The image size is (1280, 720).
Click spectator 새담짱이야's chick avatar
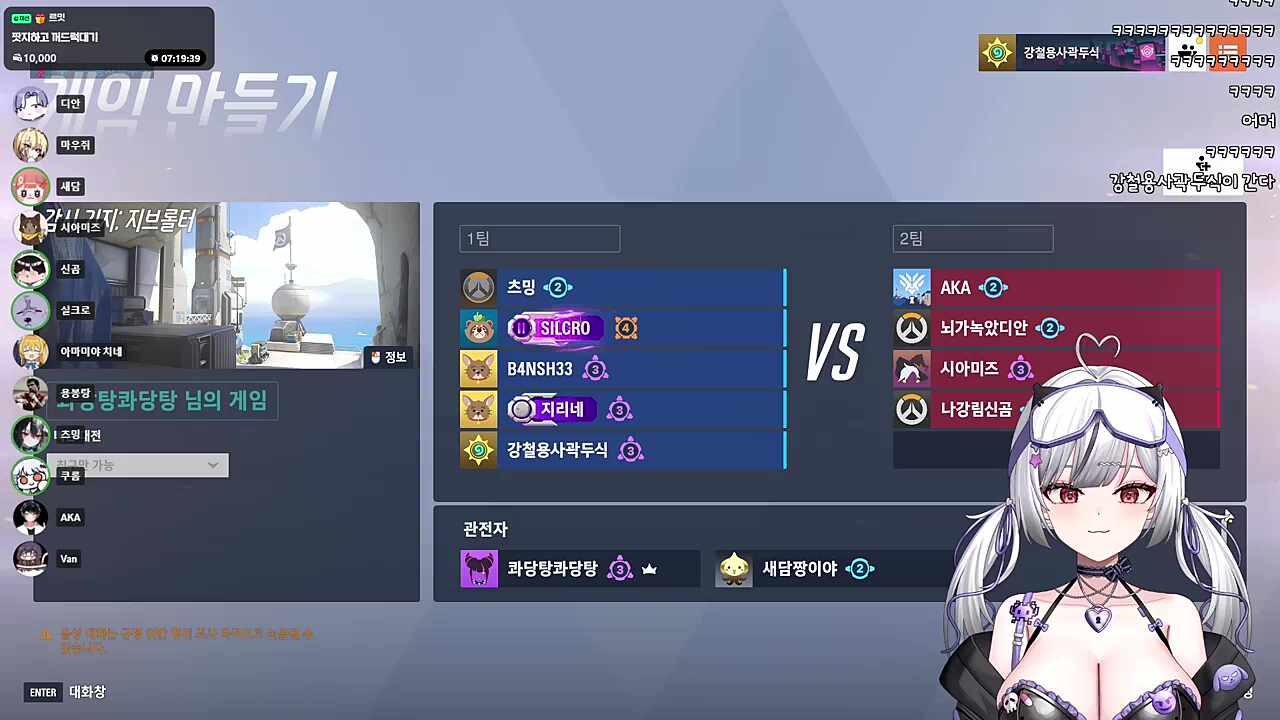pos(734,568)
